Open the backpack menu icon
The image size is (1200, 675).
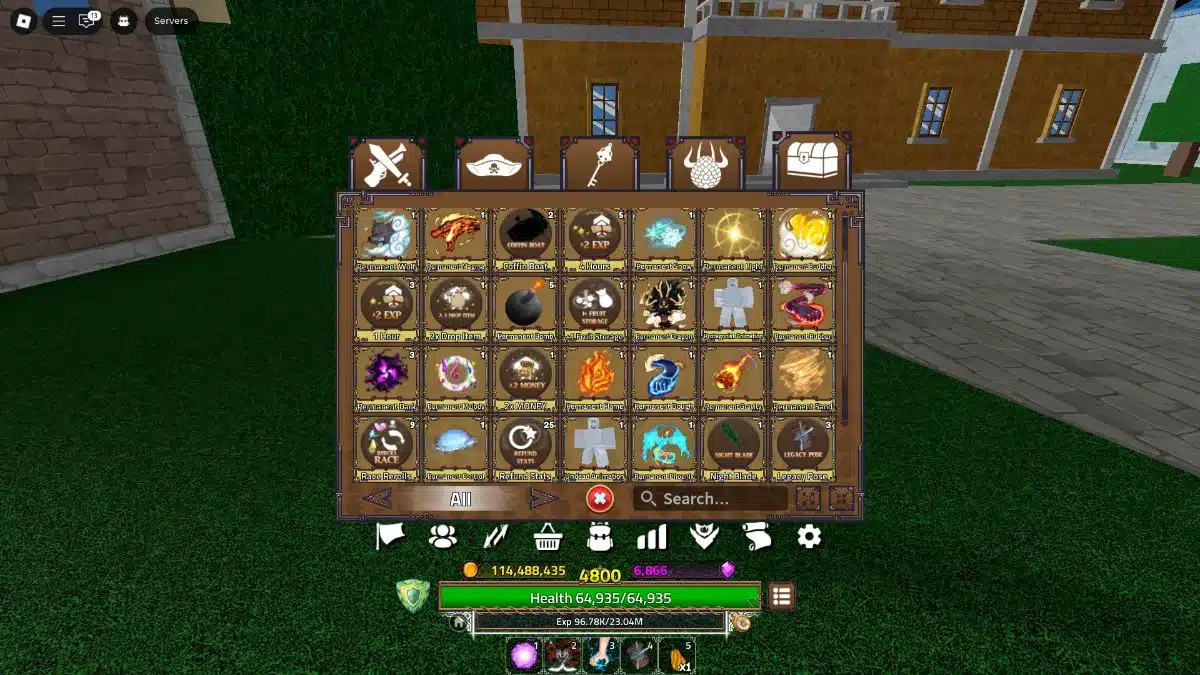[x=600, y=538]
